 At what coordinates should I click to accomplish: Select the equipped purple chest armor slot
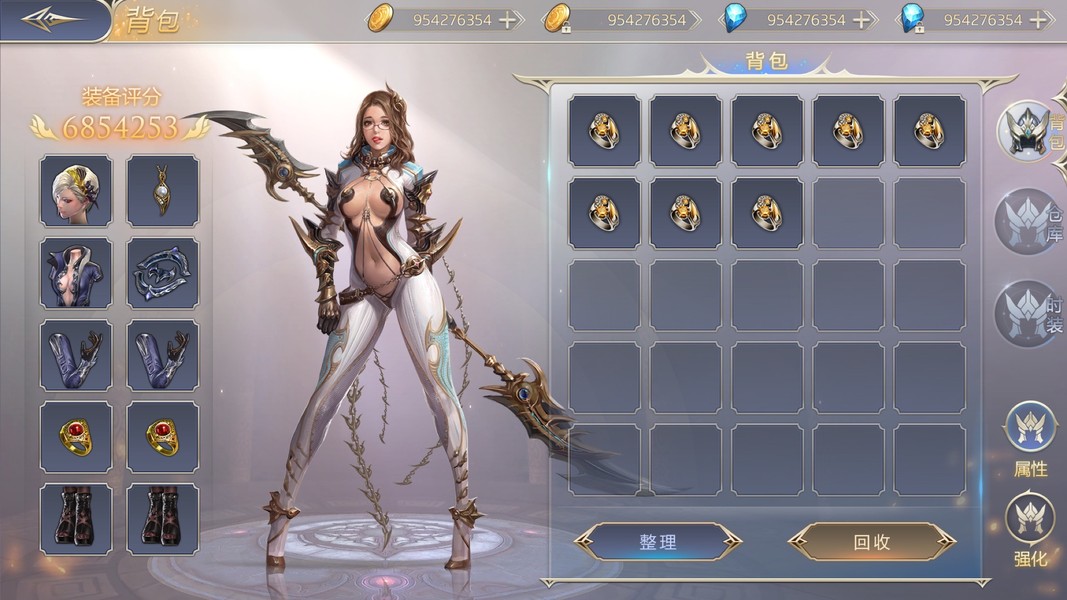(x=76, y=272)
